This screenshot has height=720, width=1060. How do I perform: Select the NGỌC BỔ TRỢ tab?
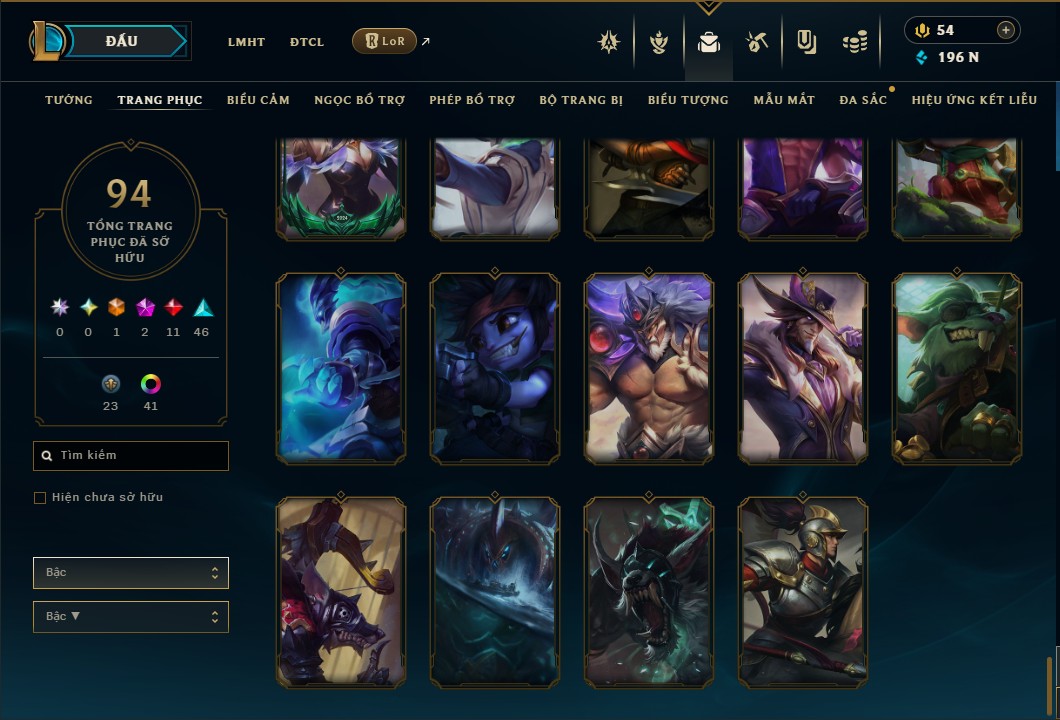359,100
